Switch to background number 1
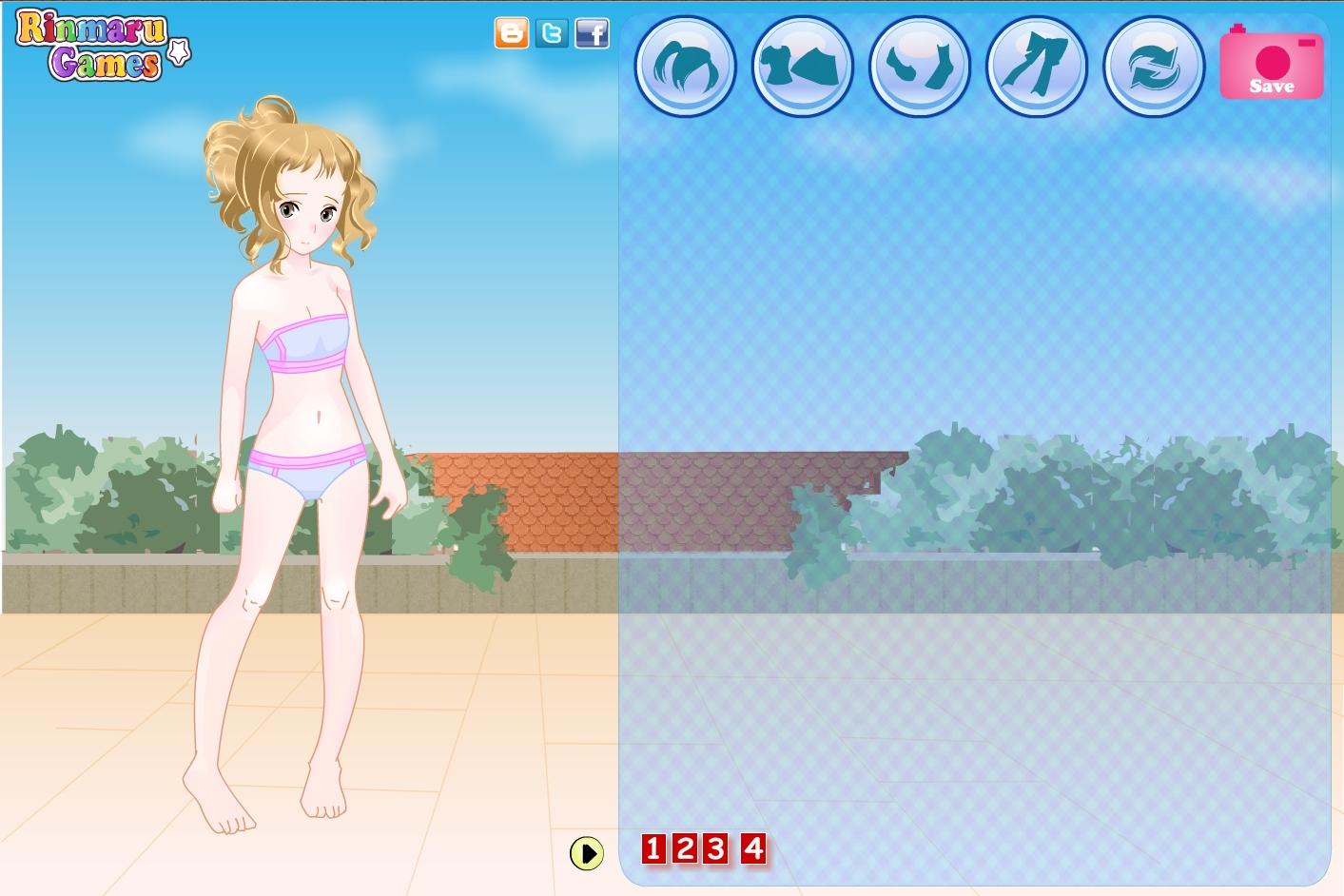The image size is (1344, 896). click(653, 847)
